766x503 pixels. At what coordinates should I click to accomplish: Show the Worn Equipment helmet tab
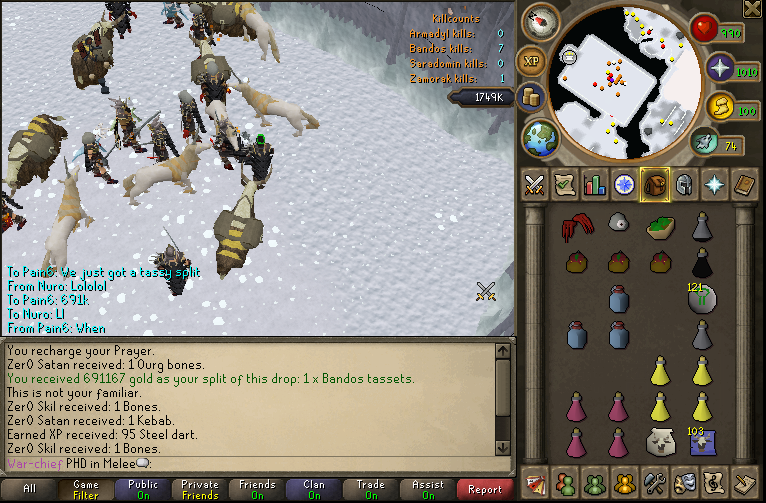click(x=686, y=184)
